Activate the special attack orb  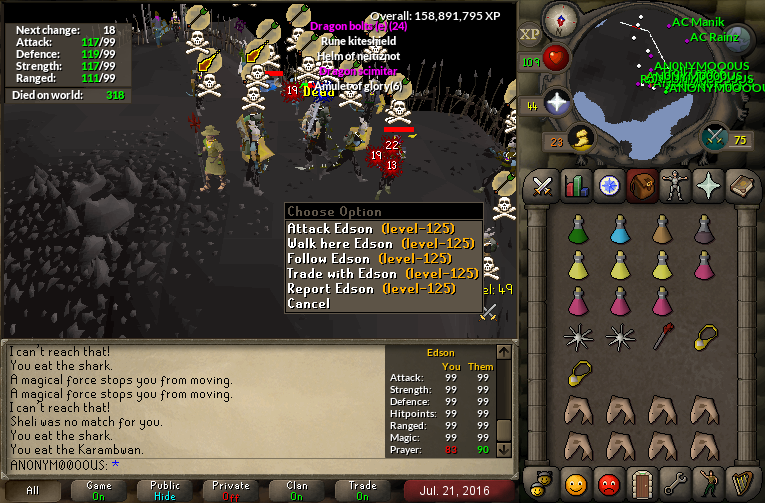coord(714,137)
